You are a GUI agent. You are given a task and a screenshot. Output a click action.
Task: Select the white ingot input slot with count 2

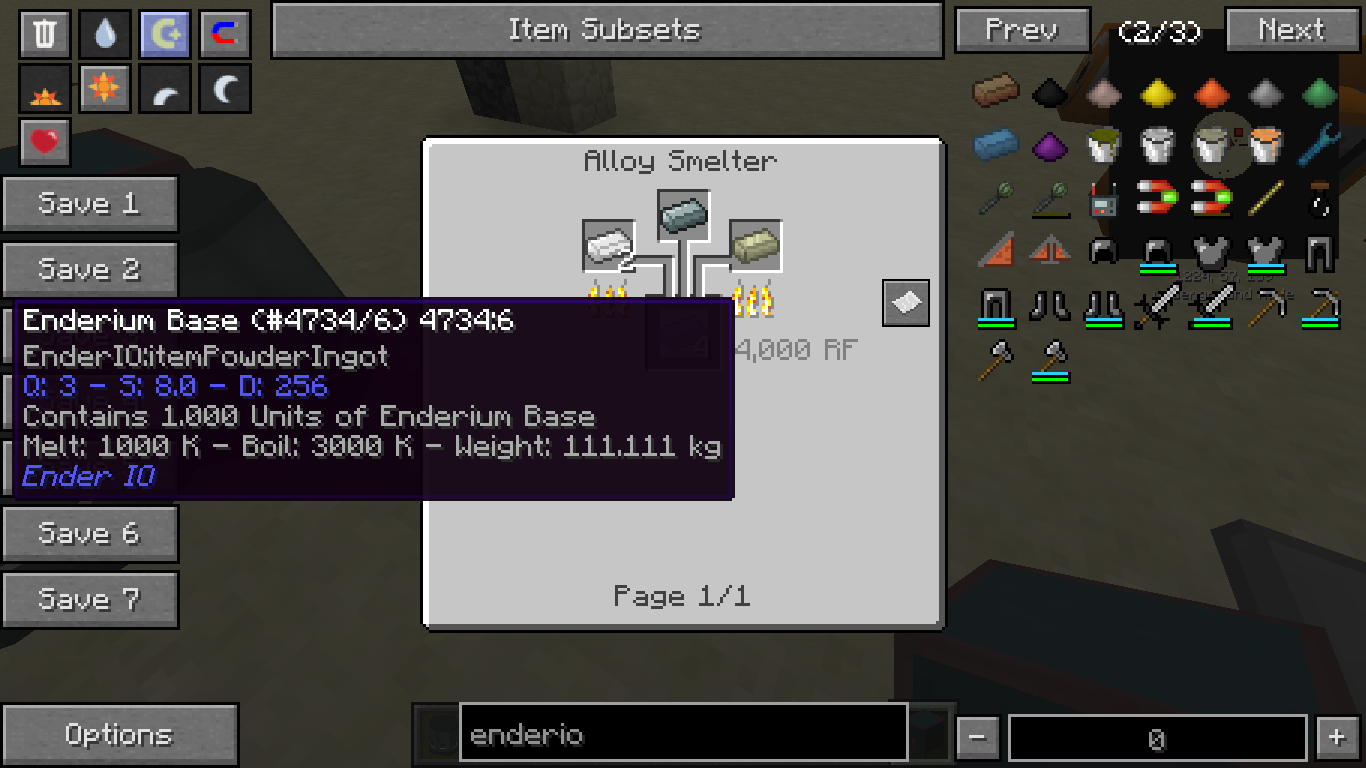(609, 246)
